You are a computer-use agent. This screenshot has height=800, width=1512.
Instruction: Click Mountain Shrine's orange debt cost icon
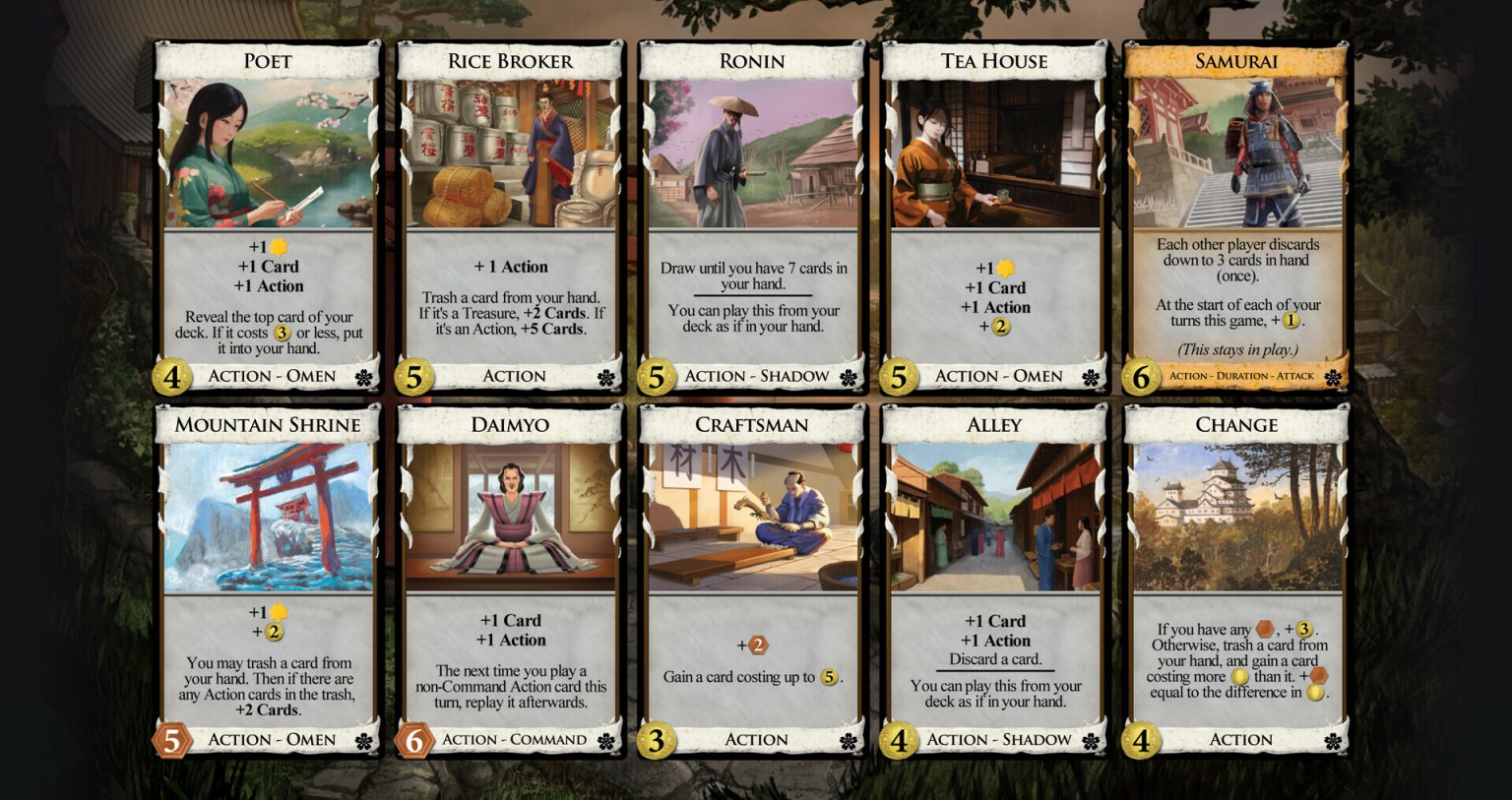[x=174, y=739]
